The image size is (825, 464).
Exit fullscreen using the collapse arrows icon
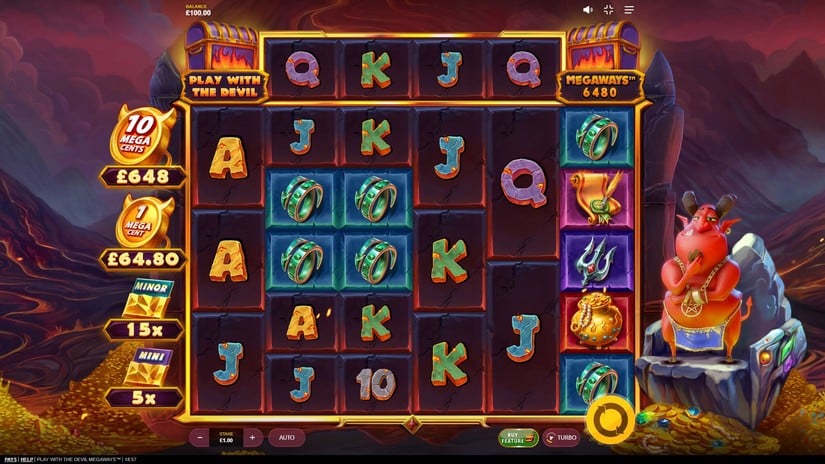click(x=609, y=9)
